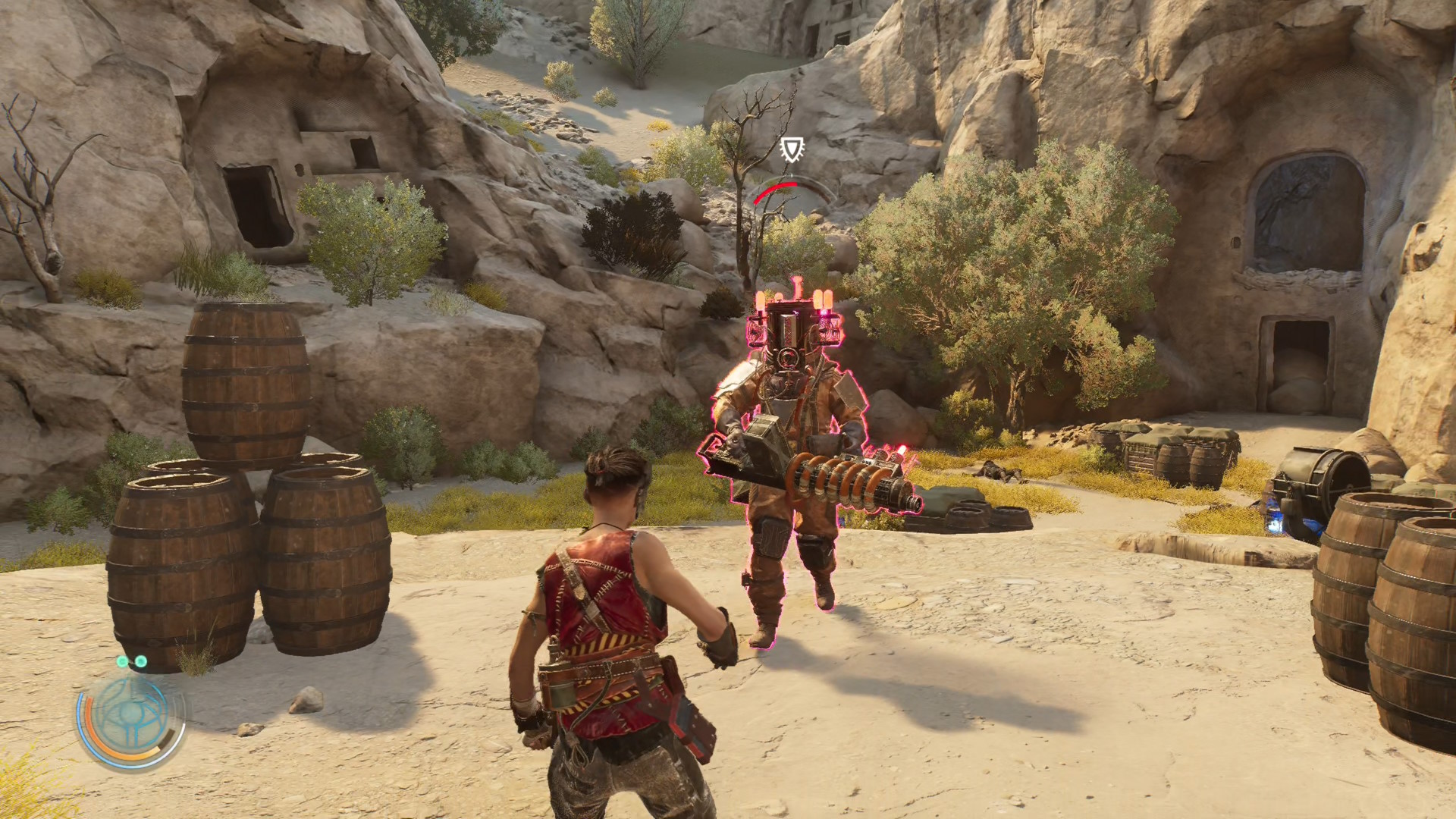Click the circular eye emblem HUD icon
Screen dimensions: 1456x819
pyautogui.click(x=132, y=717)
